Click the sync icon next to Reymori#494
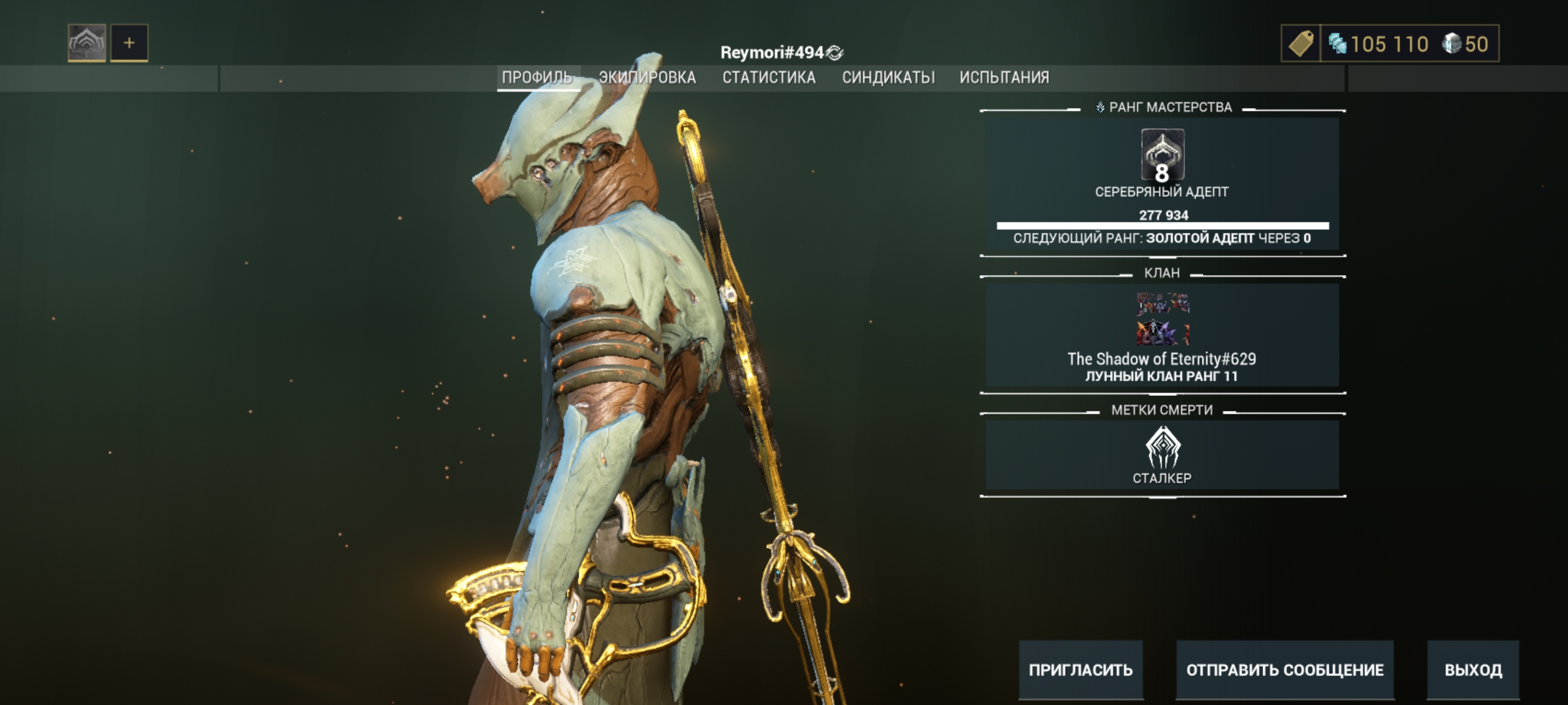 pyautogui.click(x=835, y=53)
